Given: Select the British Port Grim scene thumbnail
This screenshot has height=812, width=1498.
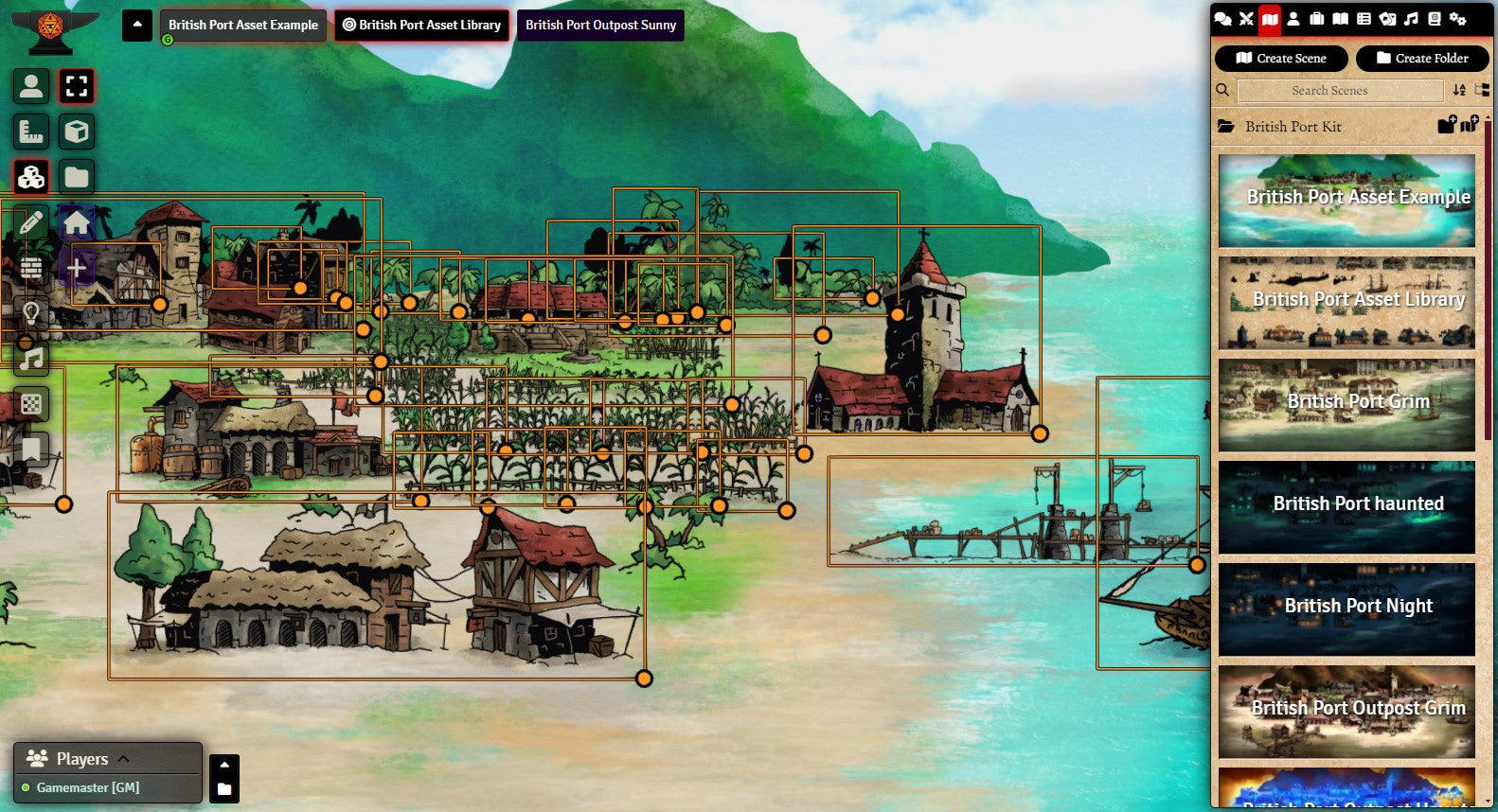Looking at the screenshot, I should click(1346, 404).
